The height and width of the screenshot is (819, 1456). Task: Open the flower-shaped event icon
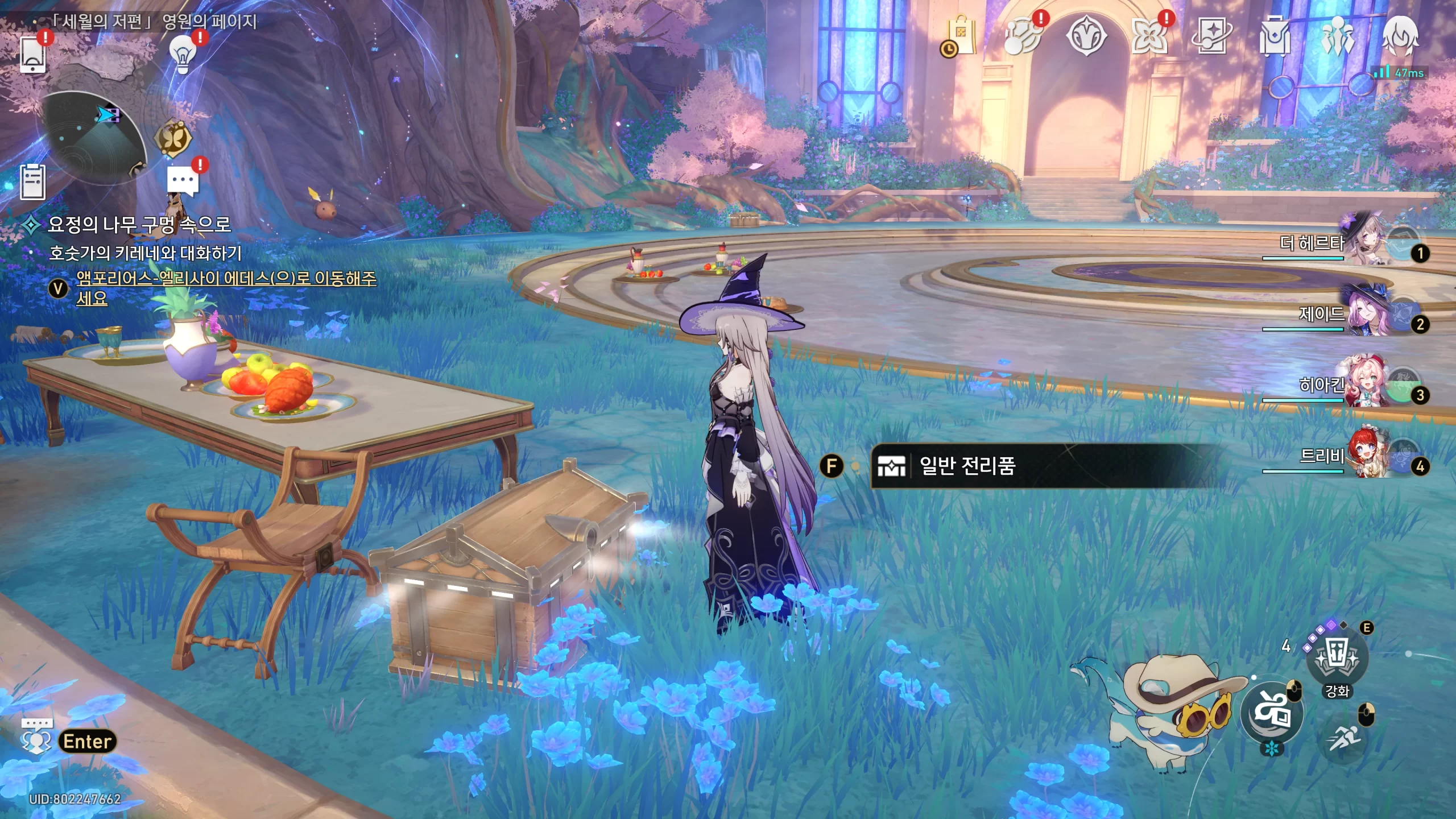click(1149, 36)
